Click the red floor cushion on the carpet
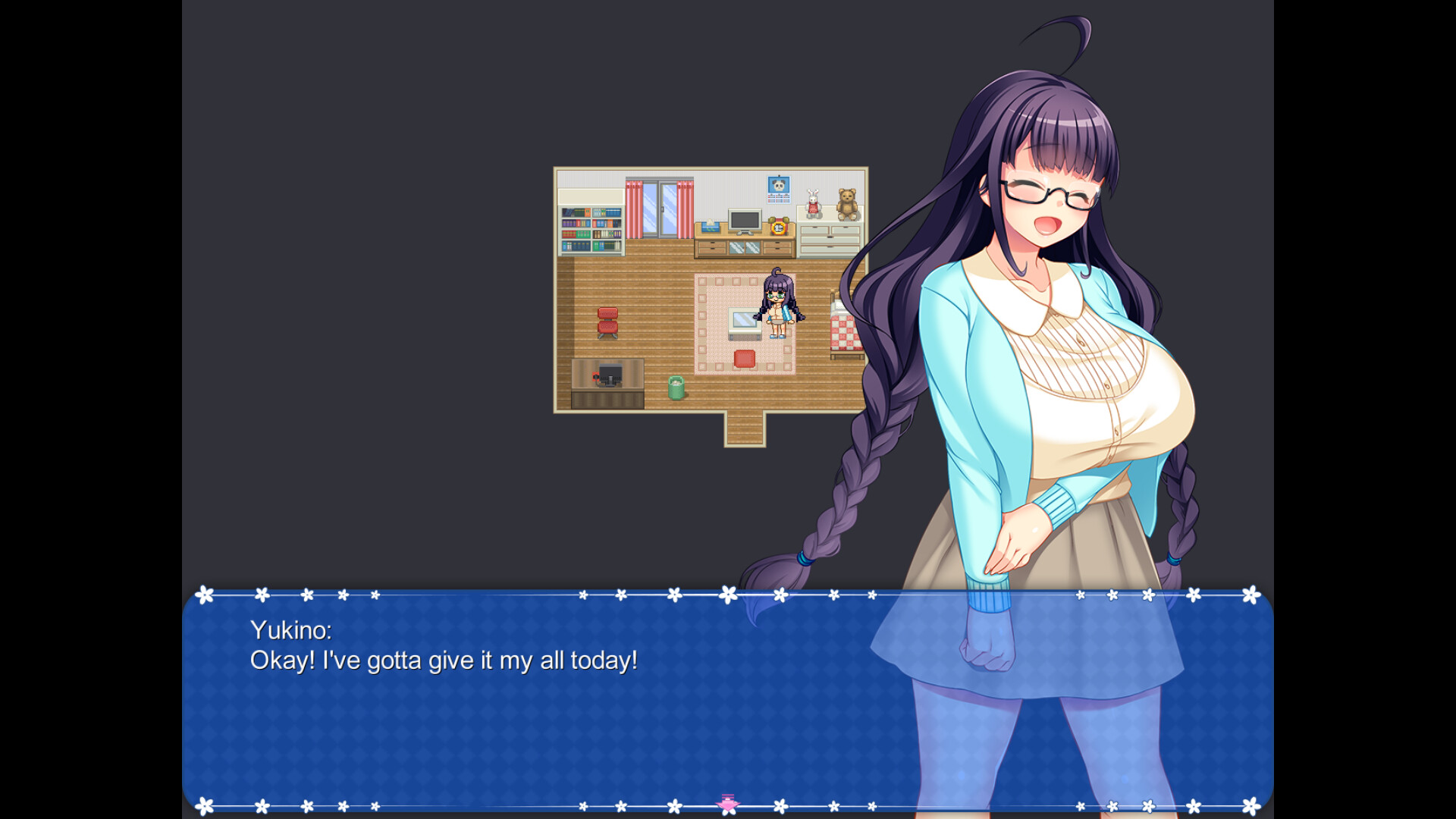The height and width of the screenshot is (819, 1456). point(745,359)
